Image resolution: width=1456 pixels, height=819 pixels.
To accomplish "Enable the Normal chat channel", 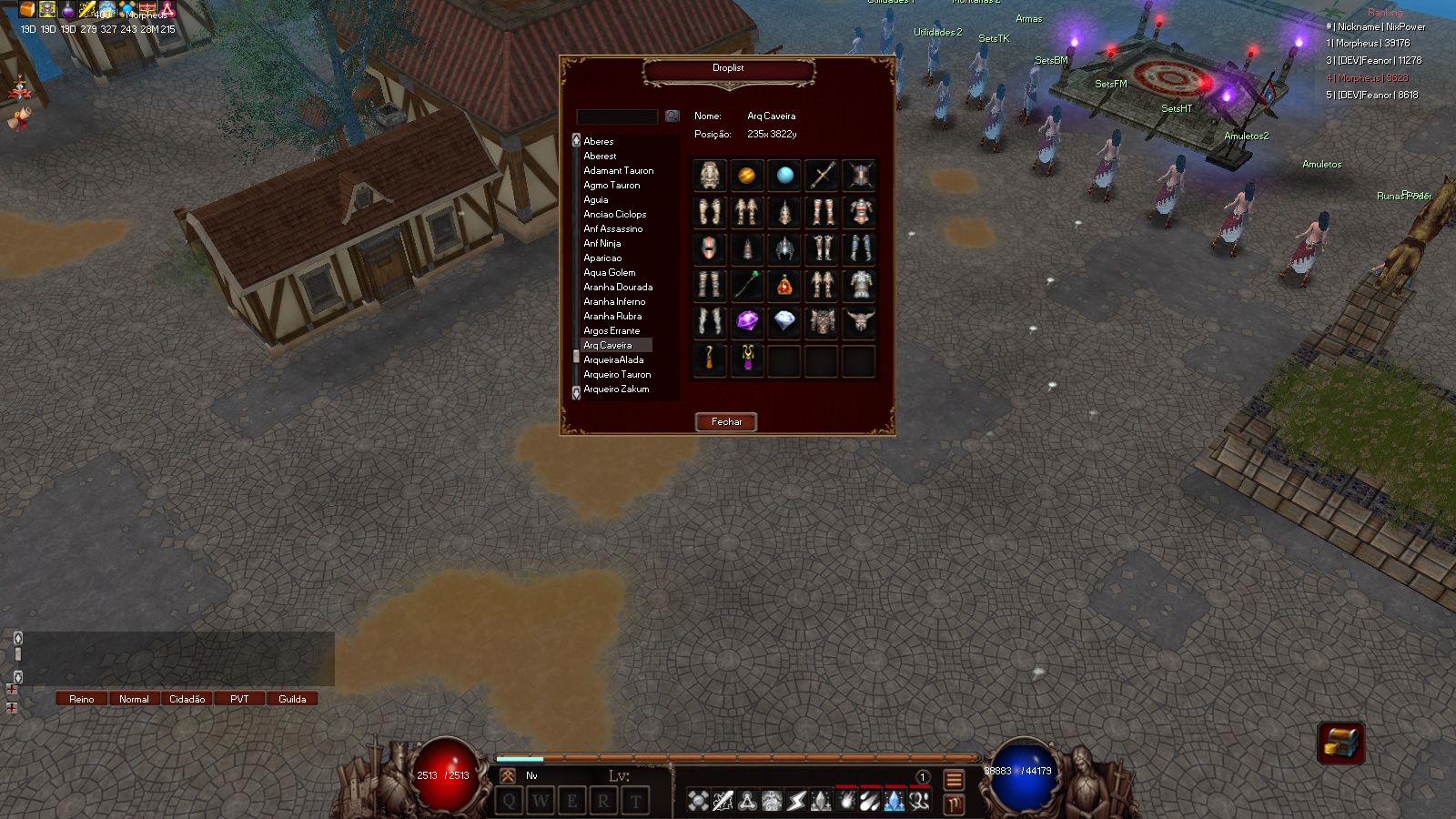I will [x=134, y=699].
